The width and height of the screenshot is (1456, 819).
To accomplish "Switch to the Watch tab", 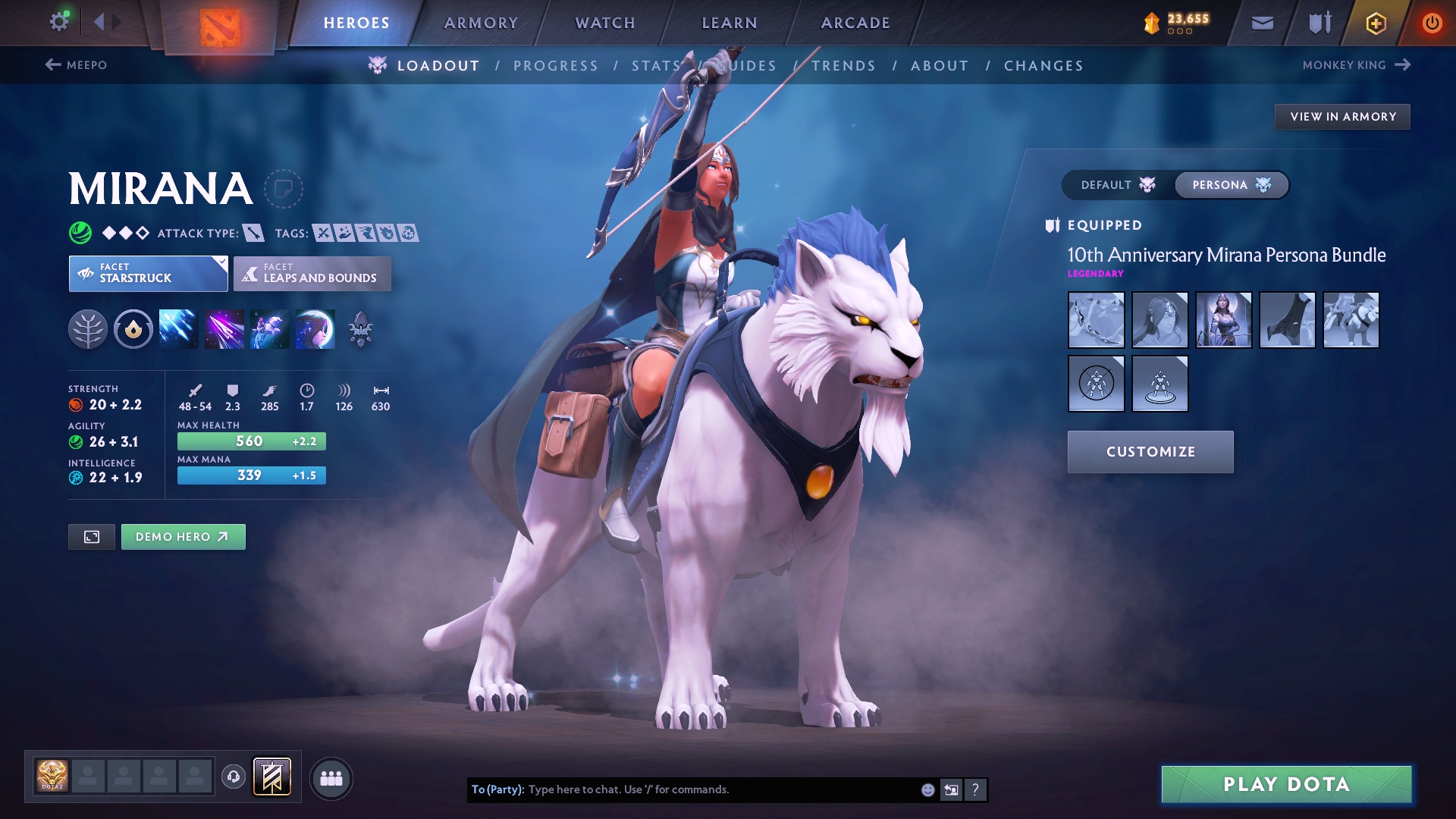I will 605,23.
